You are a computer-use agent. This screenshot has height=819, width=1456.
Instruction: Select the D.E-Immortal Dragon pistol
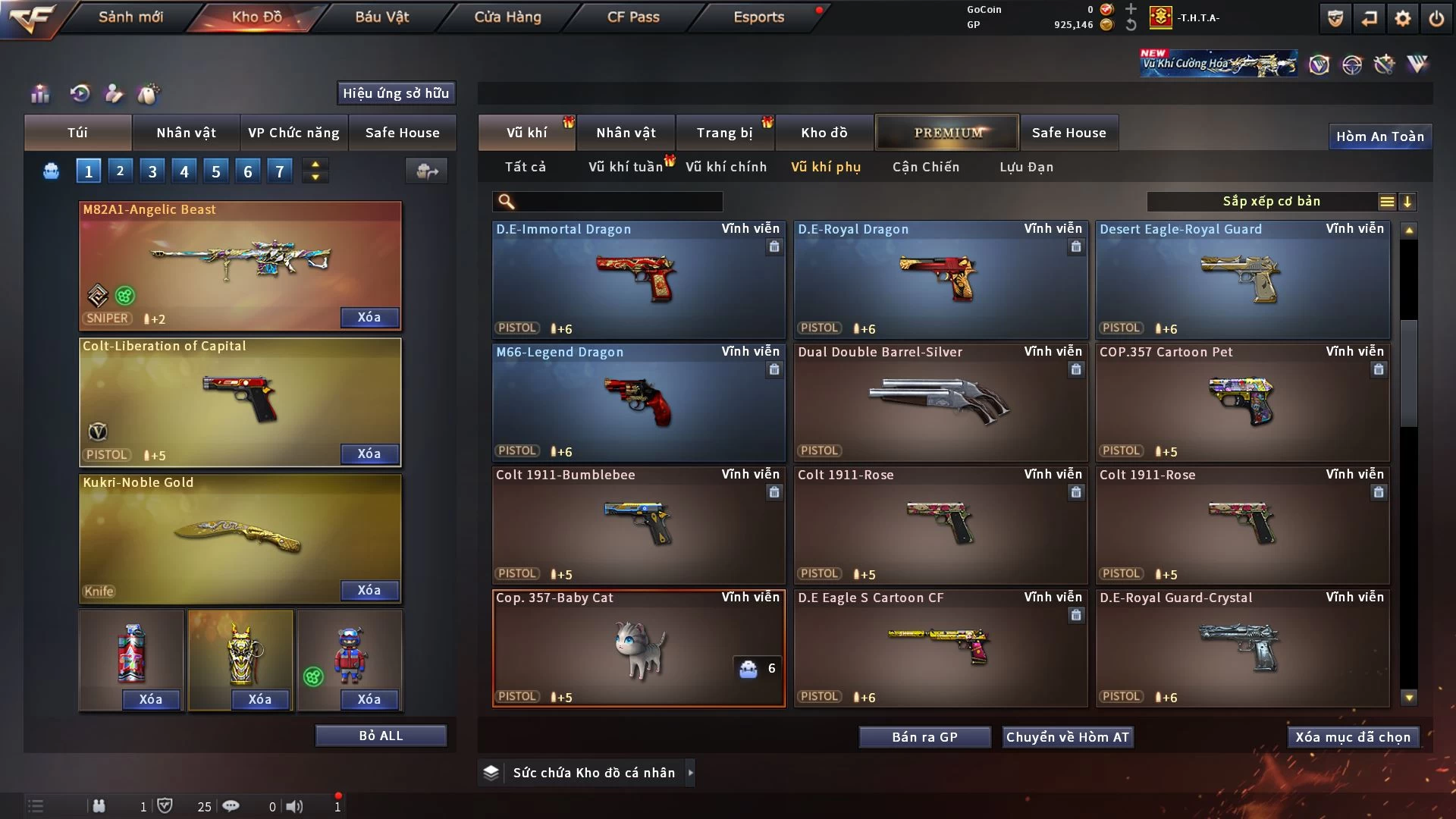(638, 279)
